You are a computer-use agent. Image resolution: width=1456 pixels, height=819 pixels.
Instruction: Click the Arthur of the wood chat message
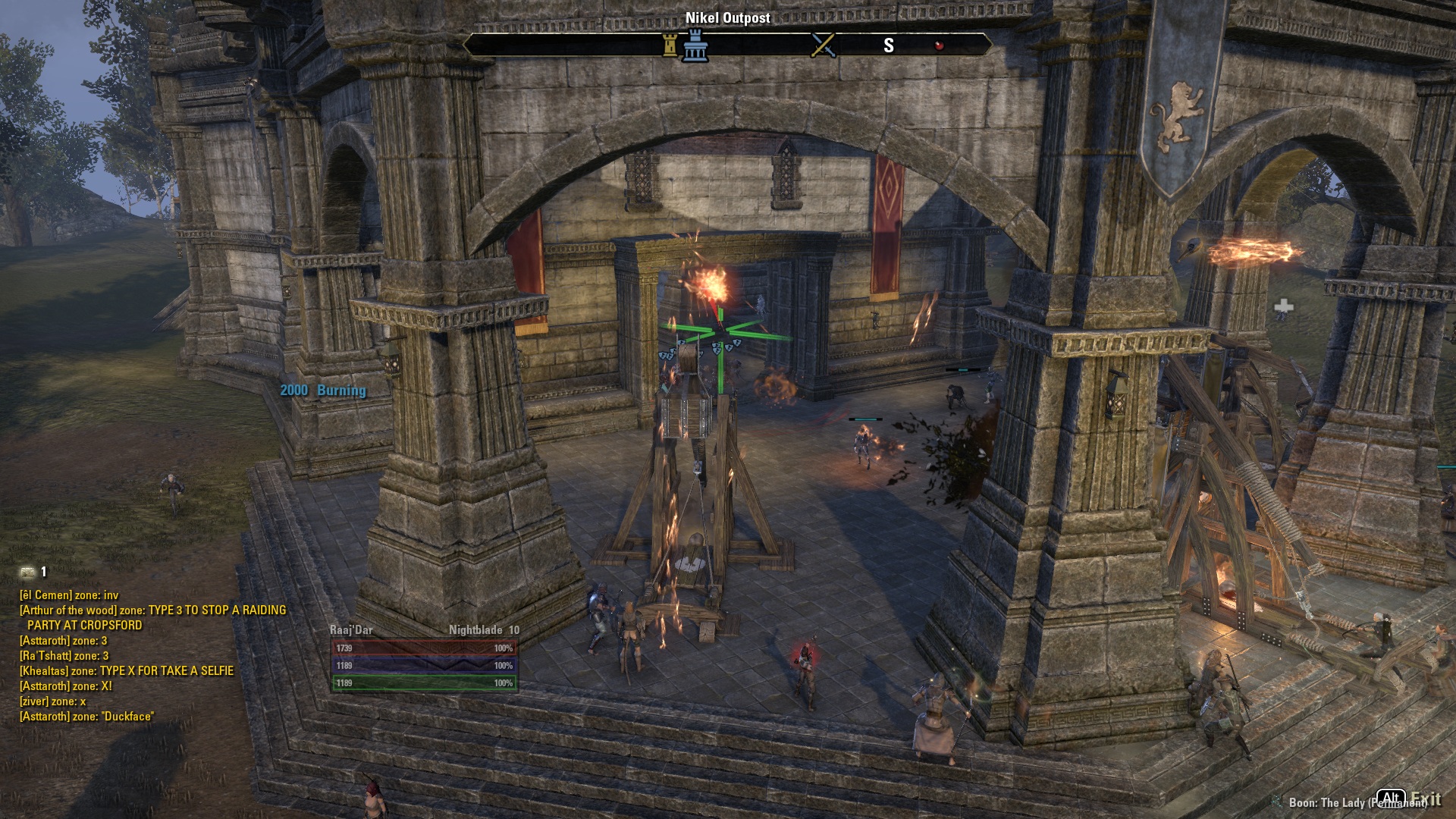pos(152,617)
